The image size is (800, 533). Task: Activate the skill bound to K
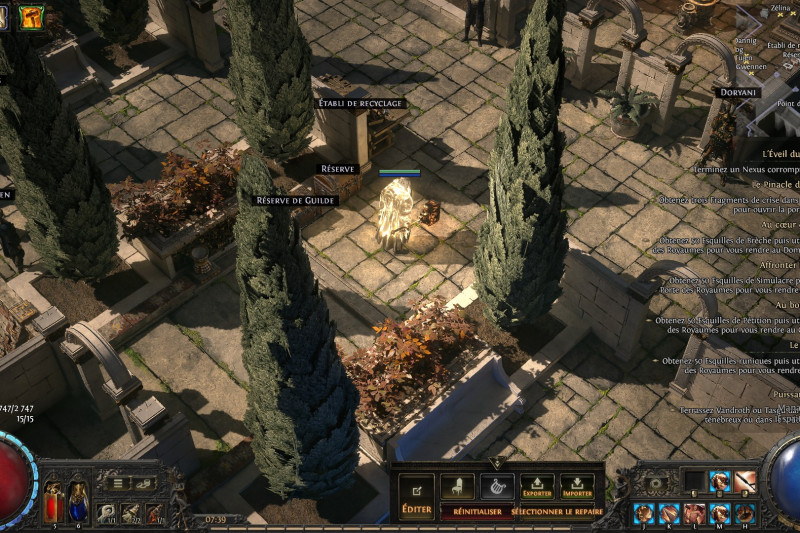coord(667,514)
